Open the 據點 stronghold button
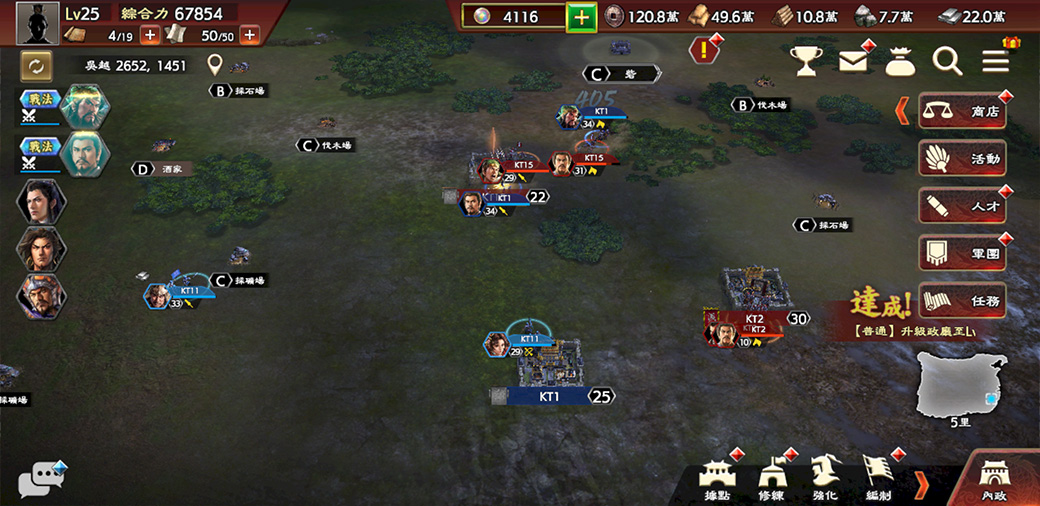This screenshot has width=1040, height=506. 717,479
